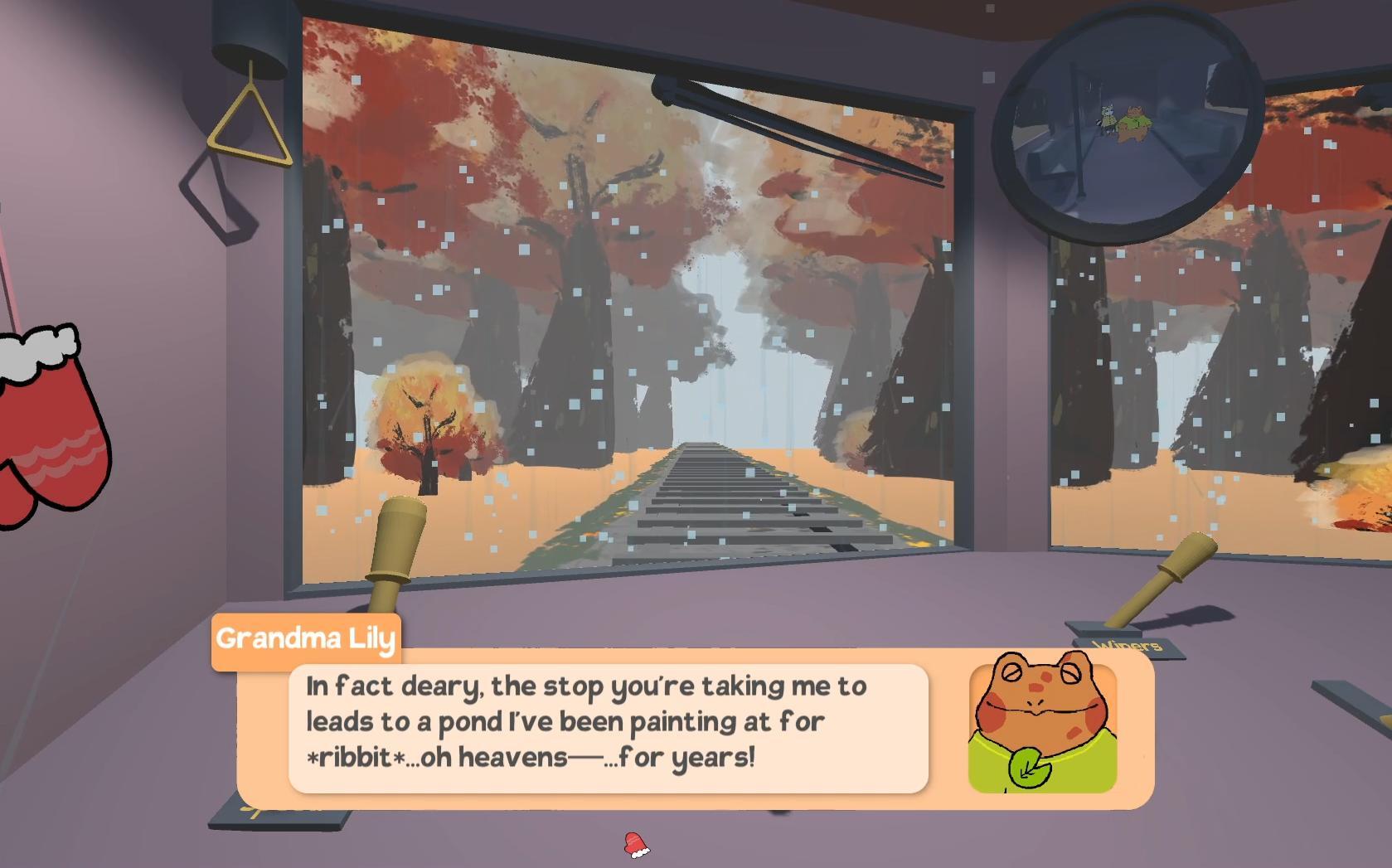Image resolution: width=1392 pixels, height=868 pixels.
Task: Open the Grandma Lily name tag
Action: pyautogui.click(x=307, y=637)
